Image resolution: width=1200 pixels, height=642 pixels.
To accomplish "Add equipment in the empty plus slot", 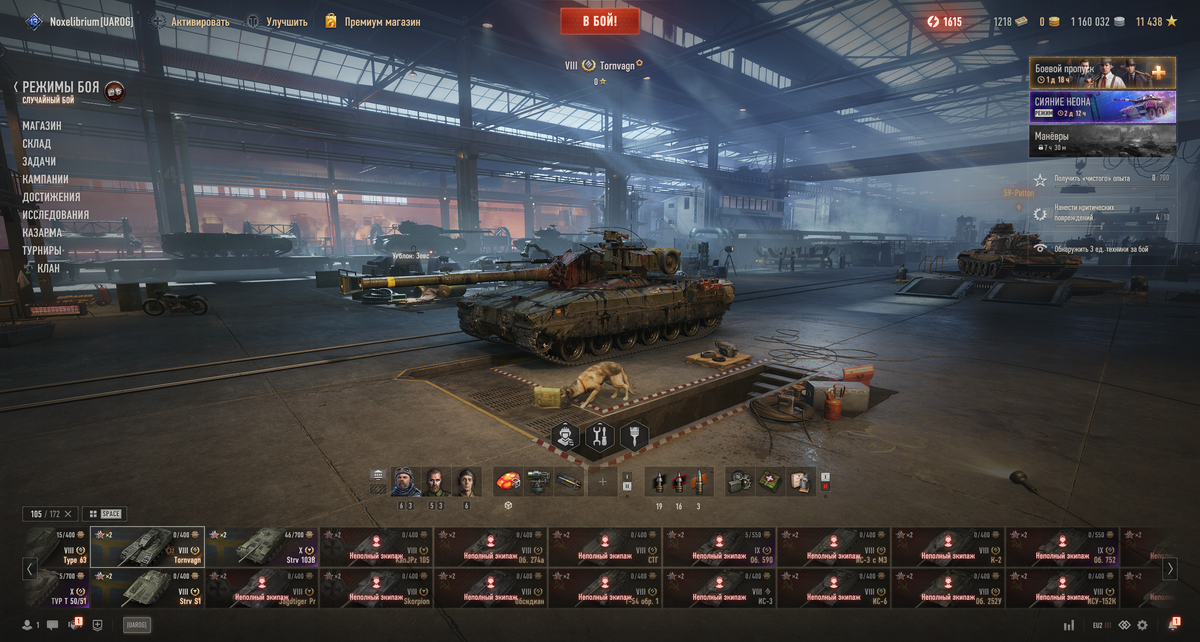I will coord(602,481).
